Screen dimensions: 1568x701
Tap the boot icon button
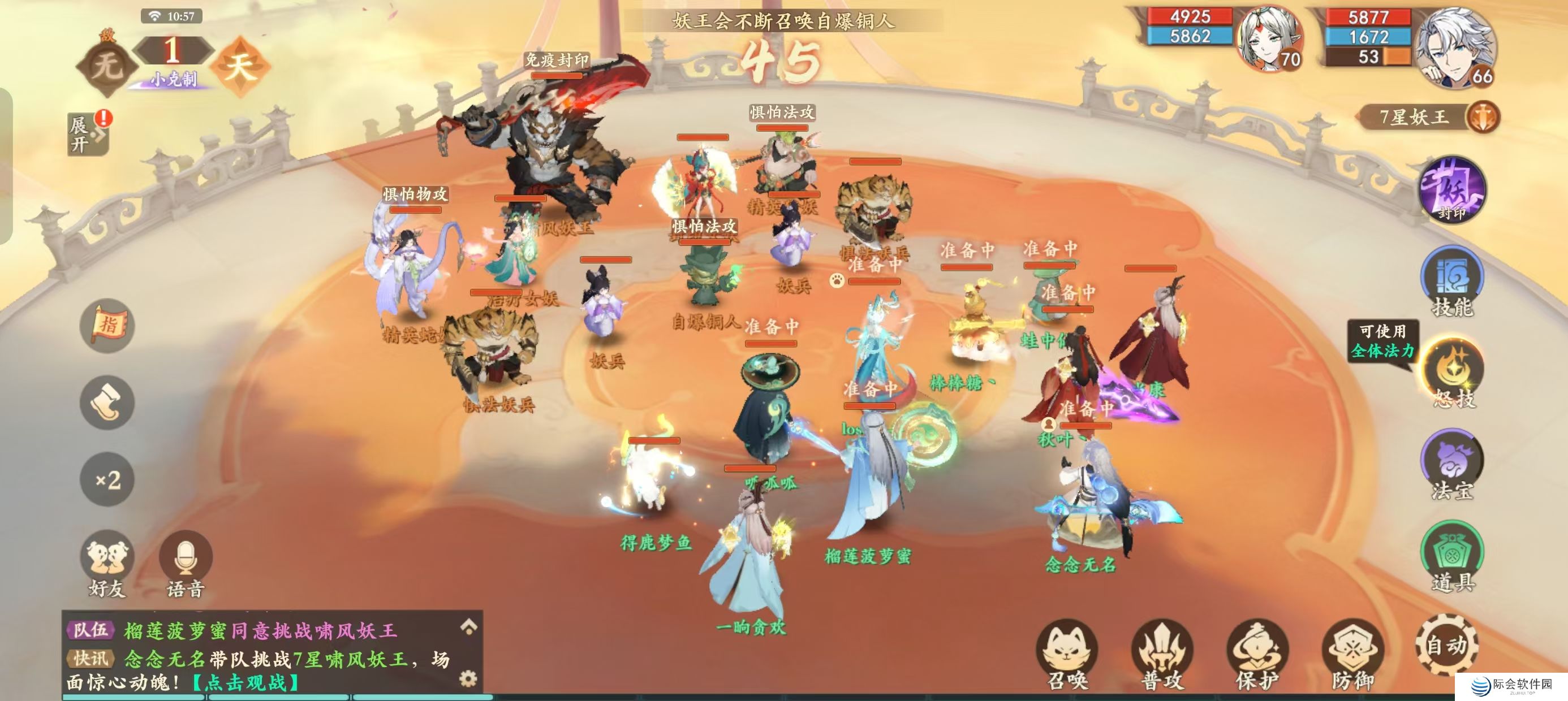(x=107, y=402)
